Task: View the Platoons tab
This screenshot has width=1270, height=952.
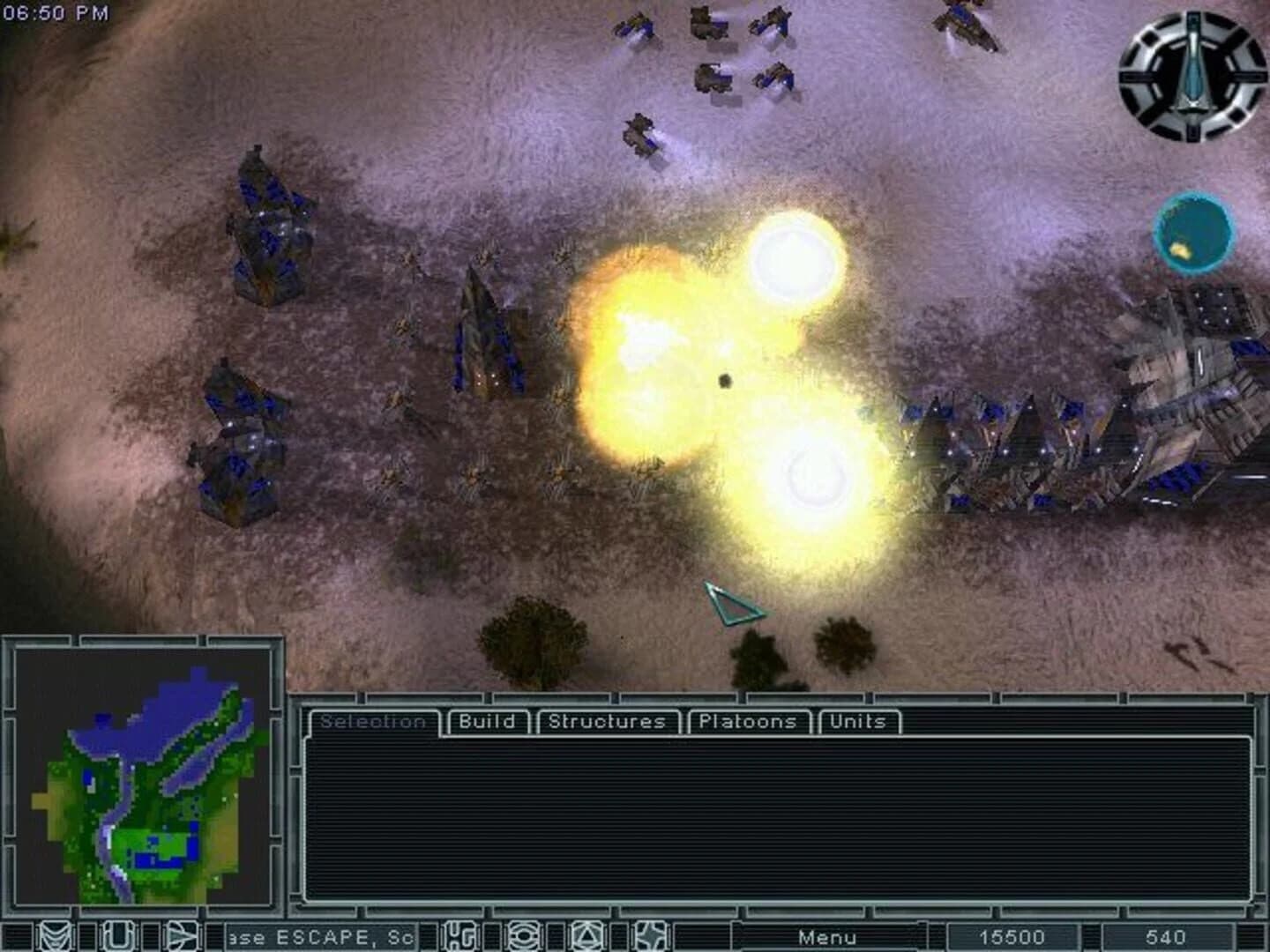Action: click(751, 721)
